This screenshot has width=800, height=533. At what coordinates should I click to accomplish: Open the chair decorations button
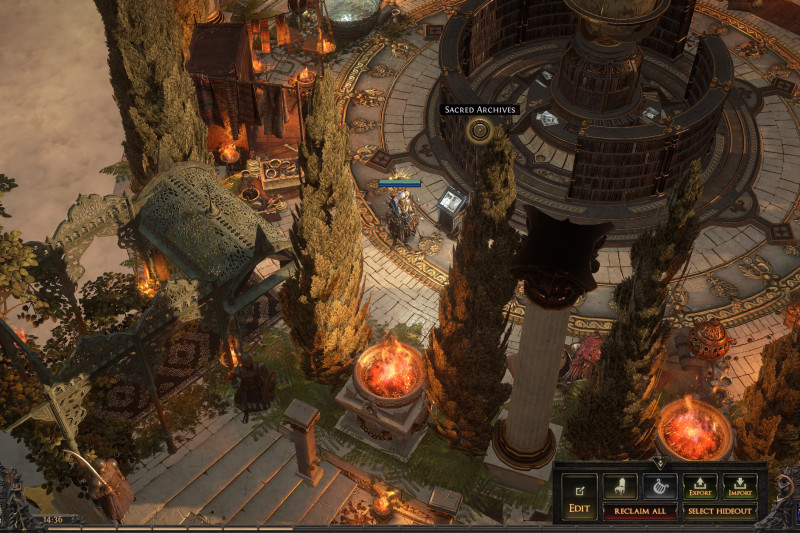620,487
